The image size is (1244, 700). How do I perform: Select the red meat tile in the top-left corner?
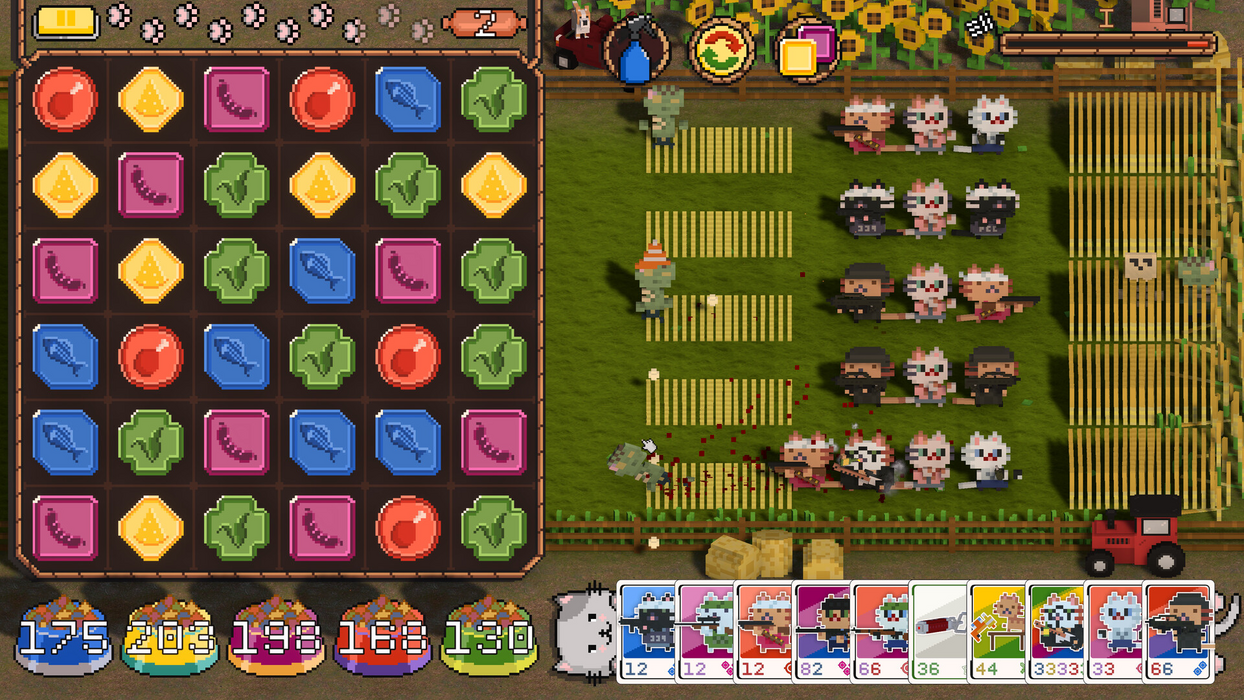[65, 99]
